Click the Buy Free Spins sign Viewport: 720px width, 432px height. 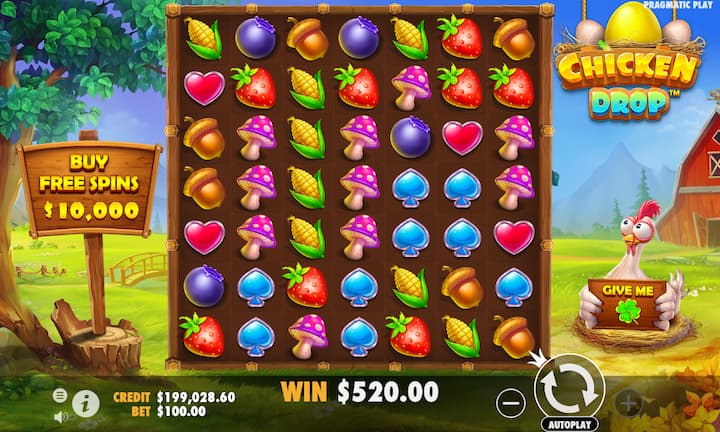coord(90,185)
